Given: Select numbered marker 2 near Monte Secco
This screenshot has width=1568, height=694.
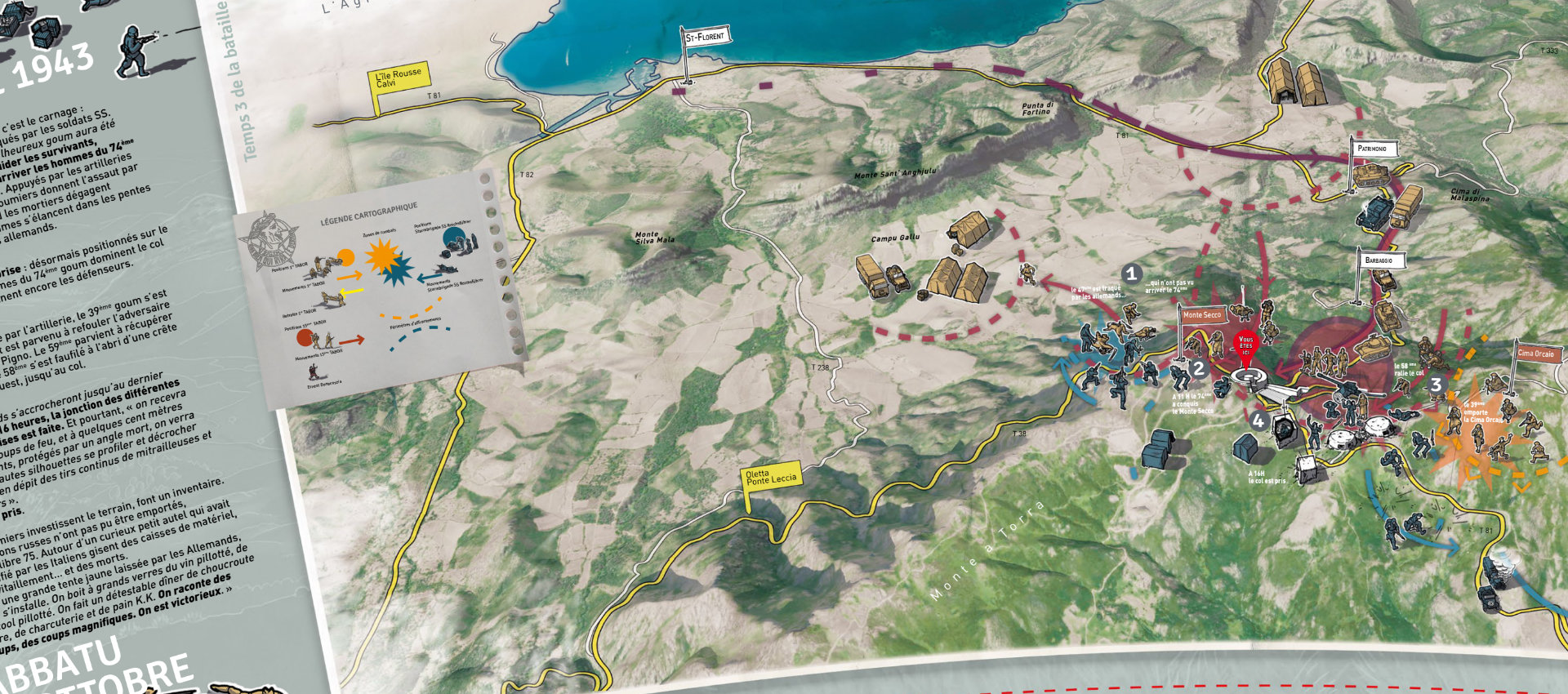Looking at the screenshot, I should 1198,368.
